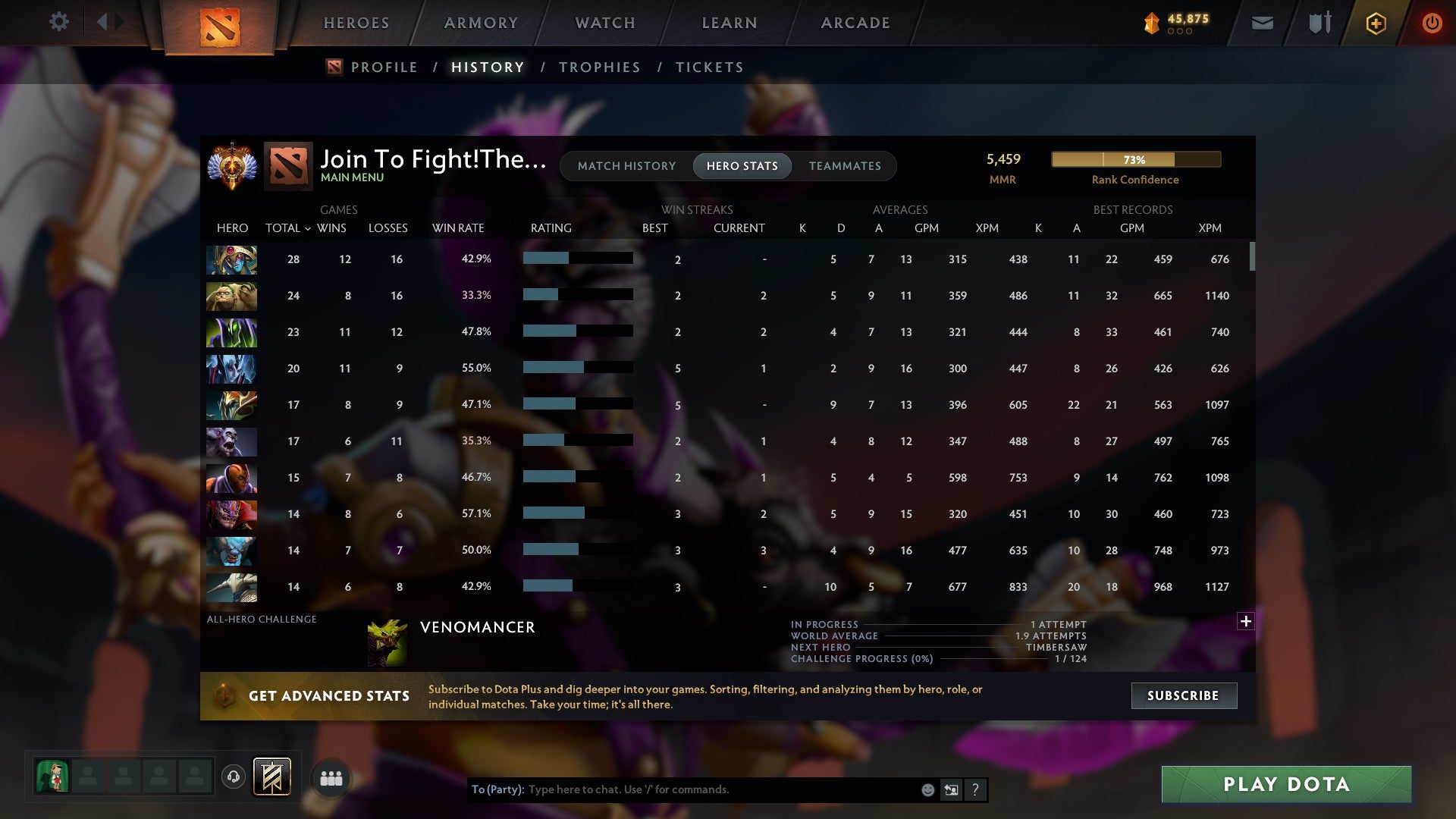Open the MATCH HISTORY tab

(626, 165)
